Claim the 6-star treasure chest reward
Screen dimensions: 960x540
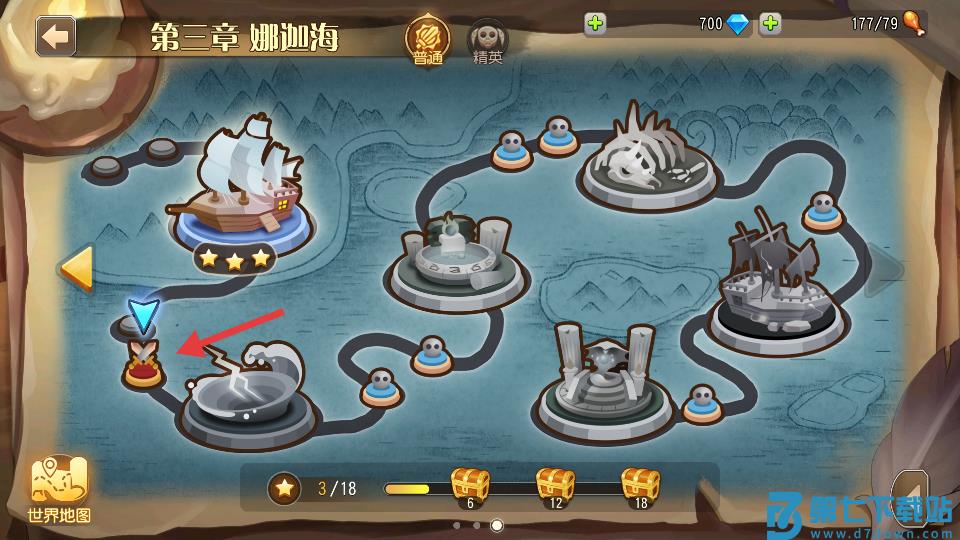click(469, 487)
